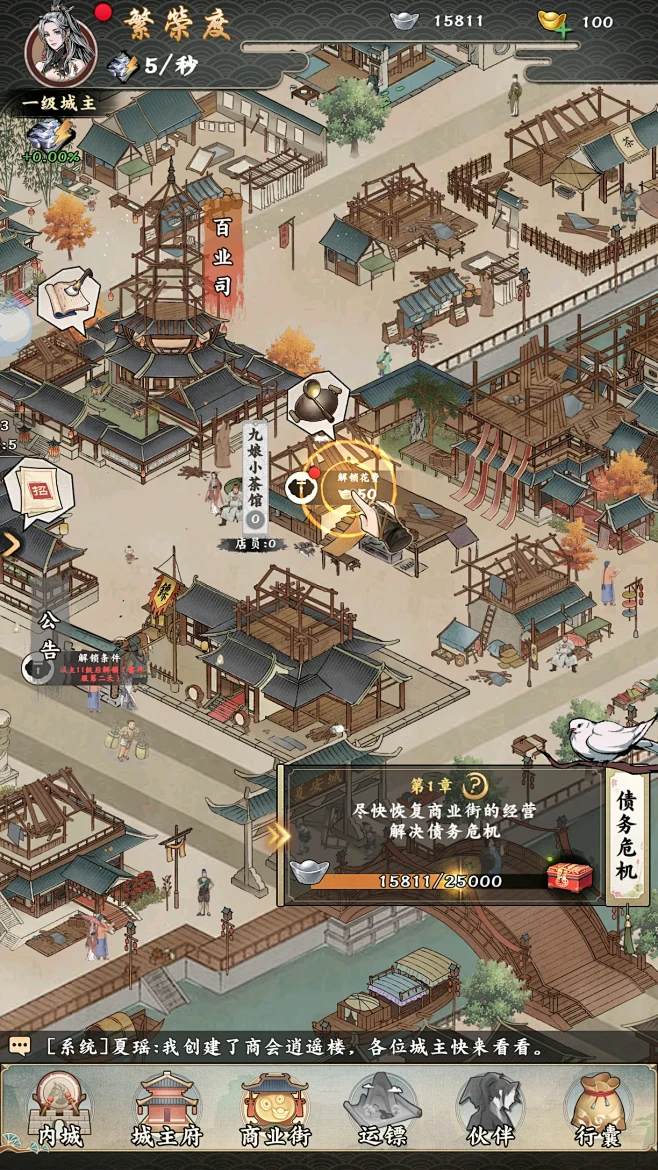Expand the side panel arrow
658x1170 pixels.
pos(11,545)
